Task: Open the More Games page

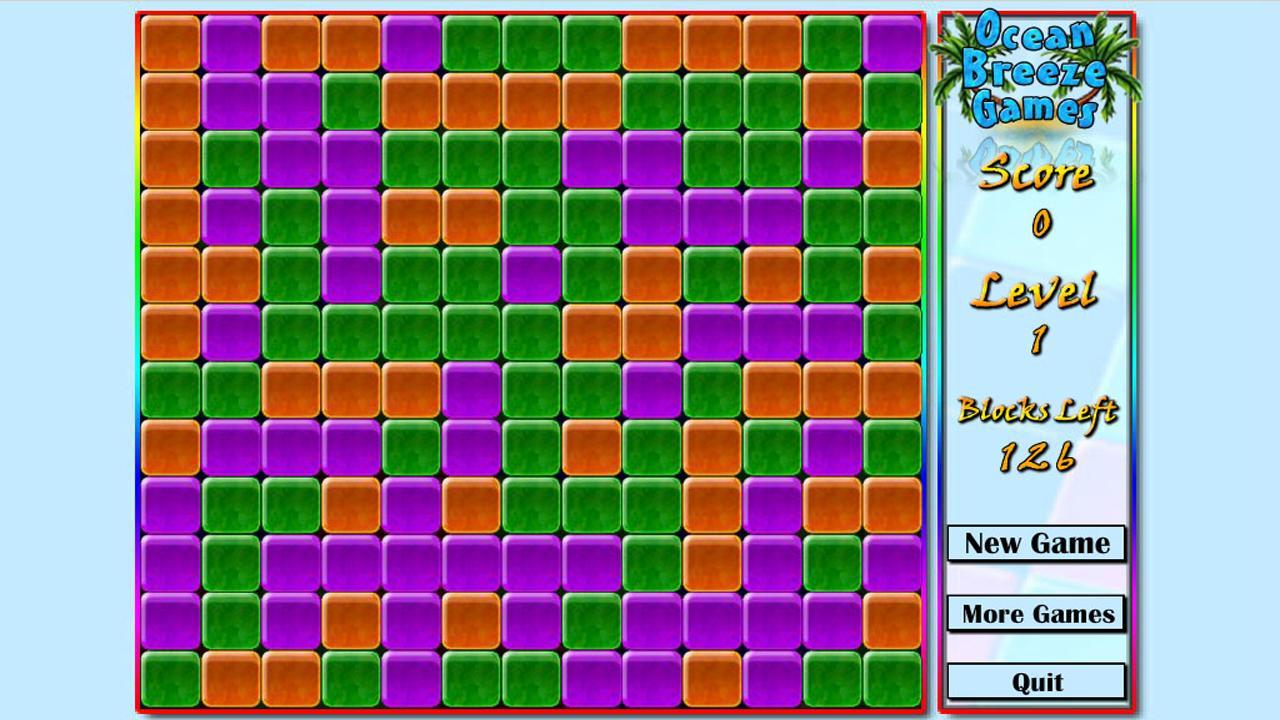Action: 1037,613
